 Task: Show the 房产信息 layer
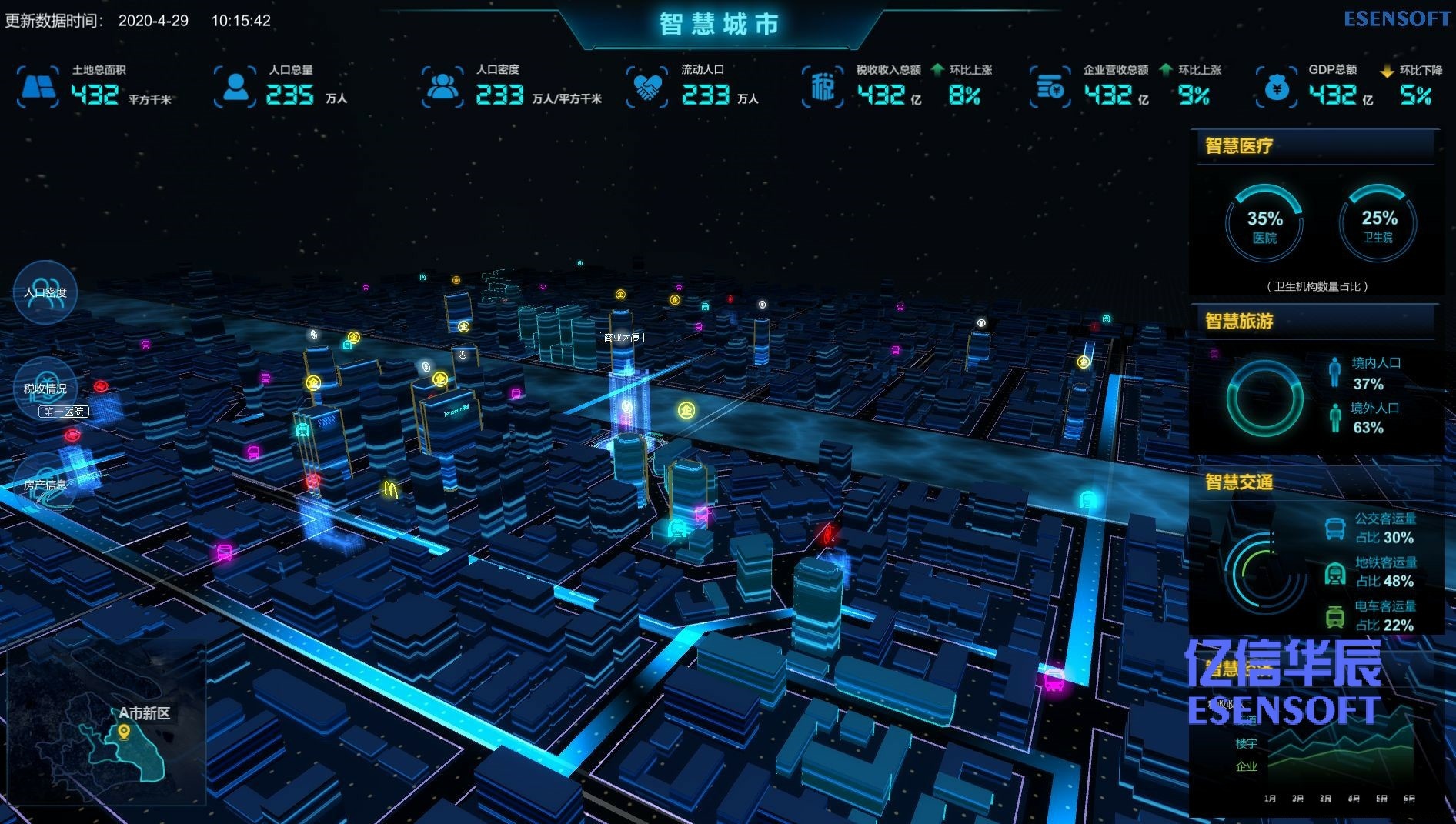[x=45, y=485]
